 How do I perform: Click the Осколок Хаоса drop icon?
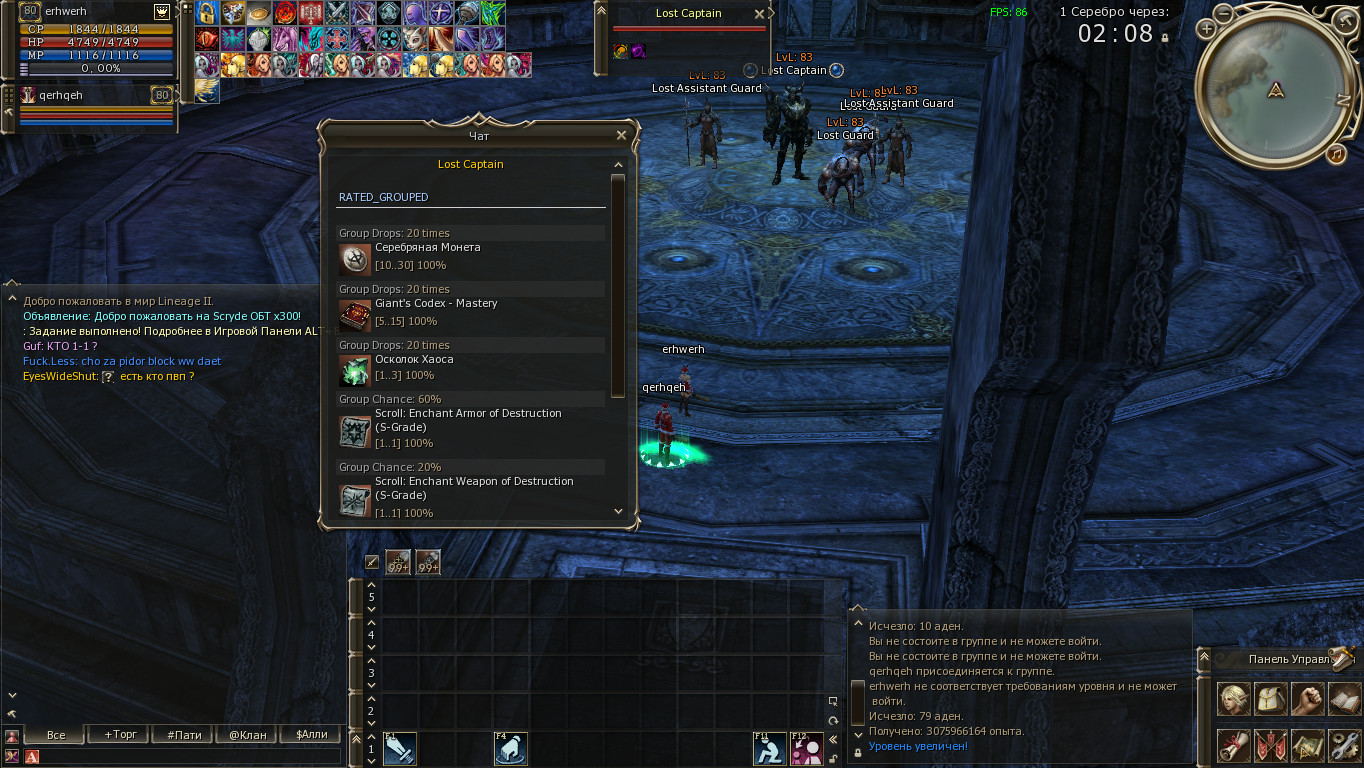(355, 371)
